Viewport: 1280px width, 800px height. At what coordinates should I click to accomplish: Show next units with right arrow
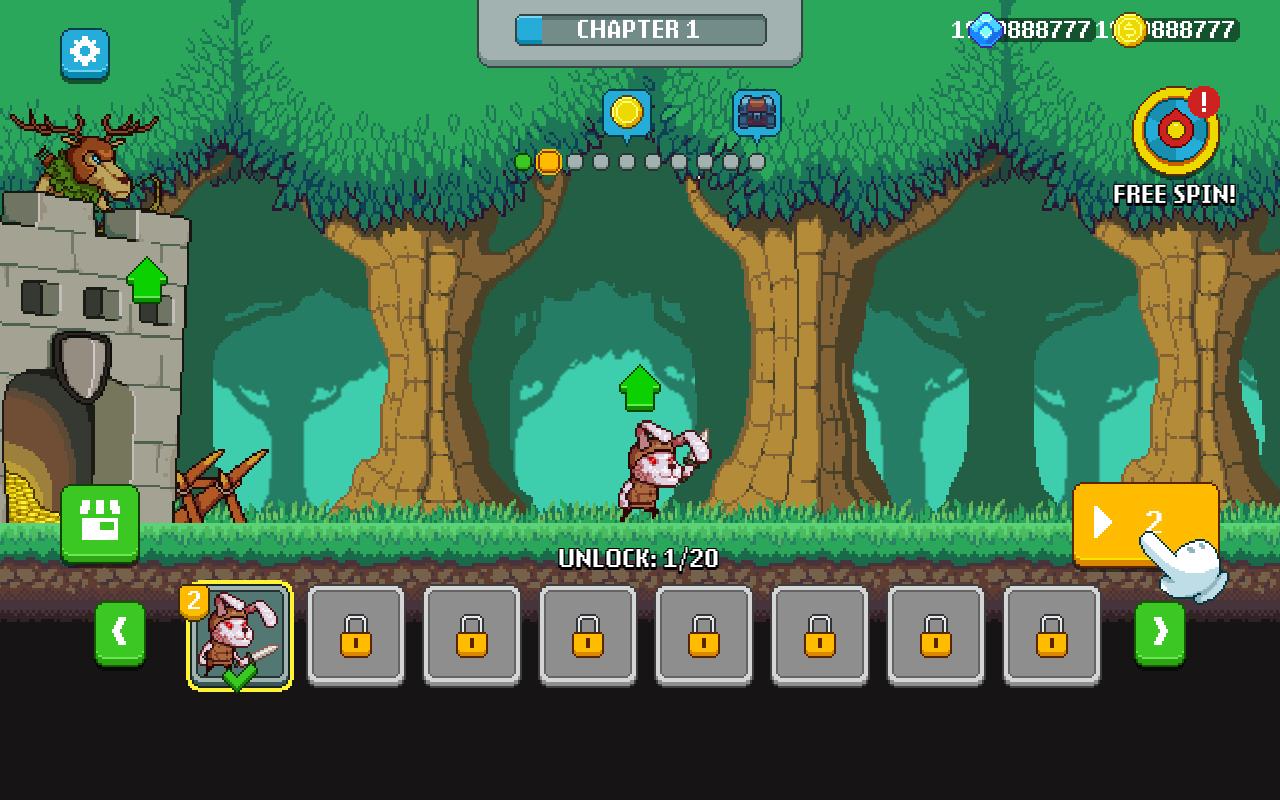click(x=1160, y=633)
